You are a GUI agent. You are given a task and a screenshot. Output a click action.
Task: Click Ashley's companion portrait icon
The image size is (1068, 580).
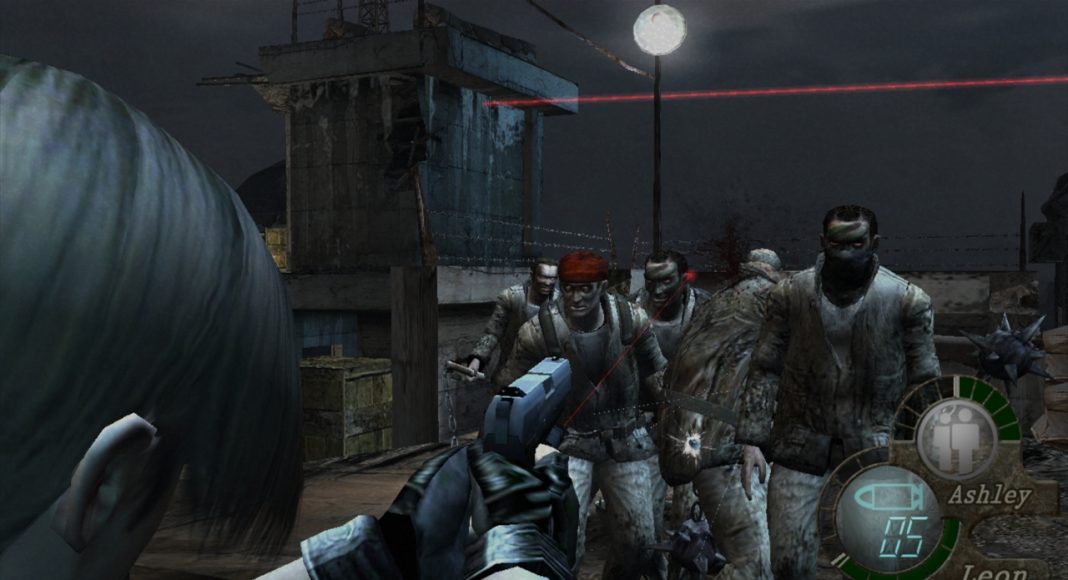point(955,438)
